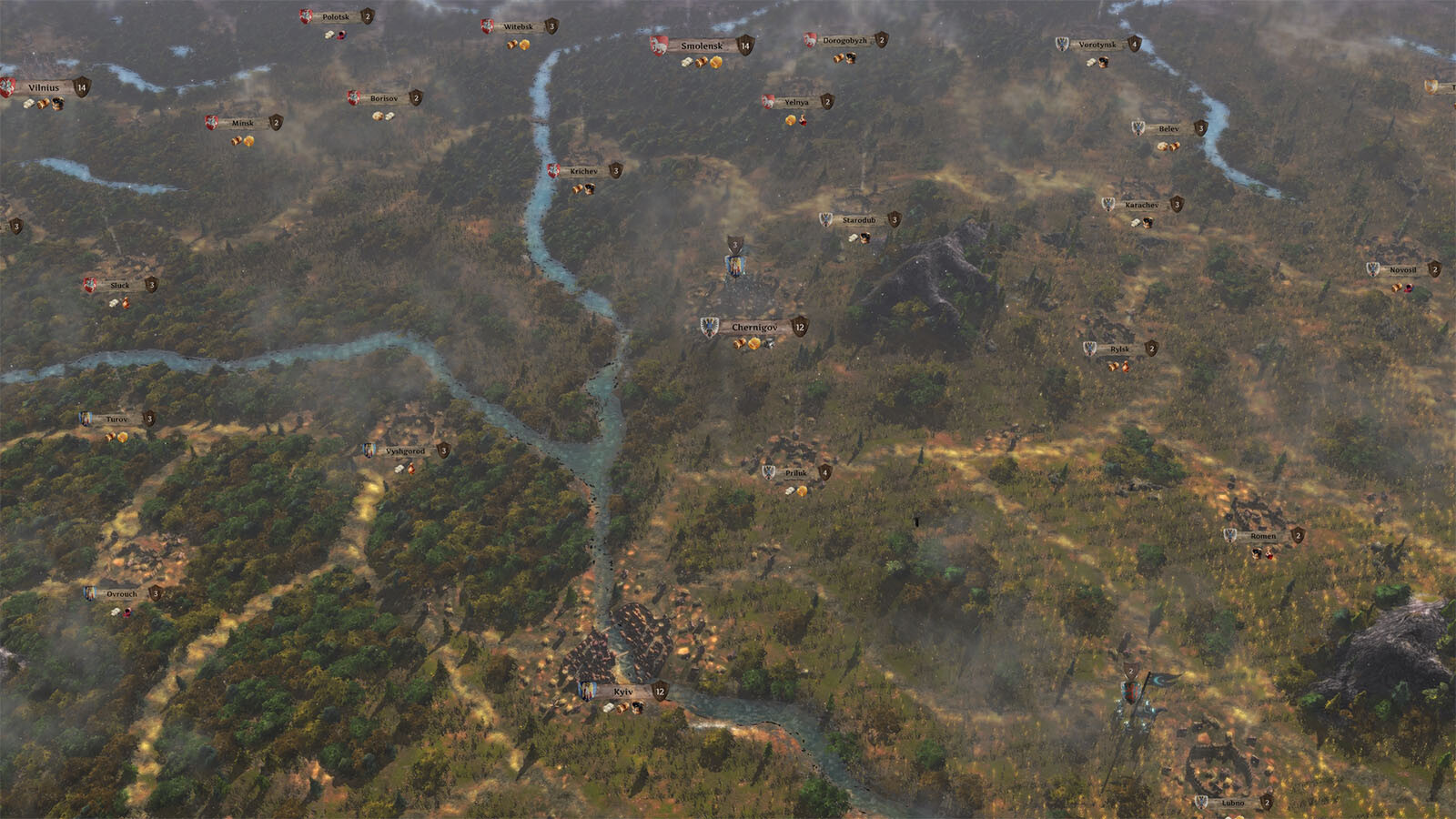
Task: Select the Starodub settlement label
Action: [859, 220]
